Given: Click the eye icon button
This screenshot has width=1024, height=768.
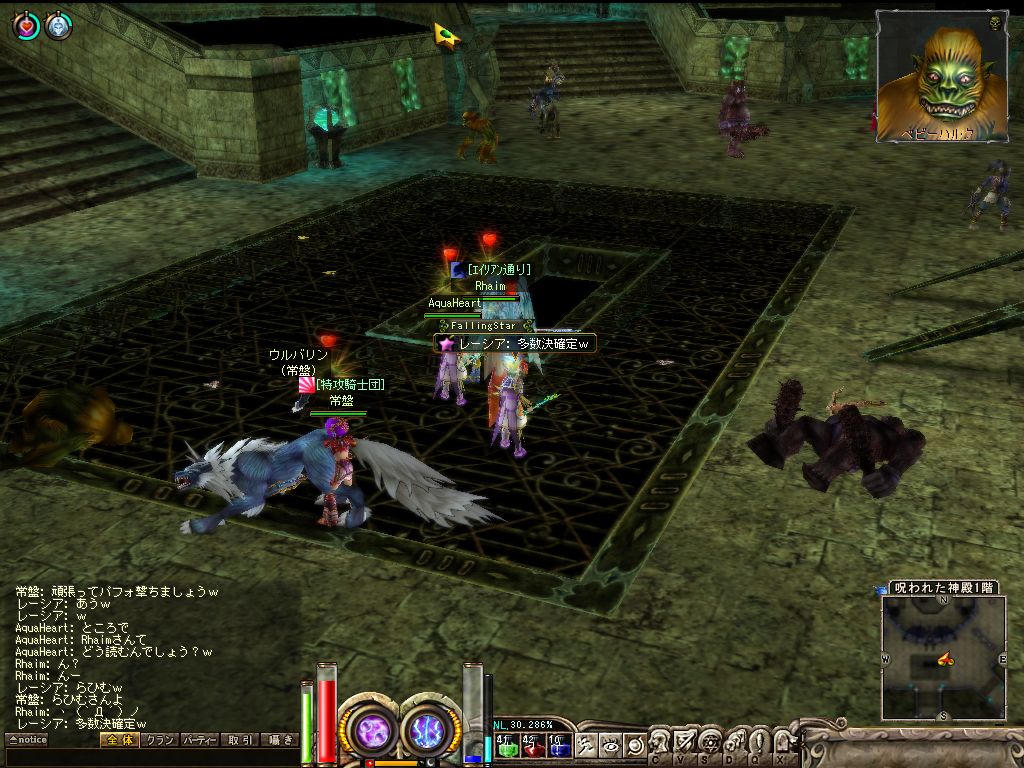Looking at the screenshot, I should point(610,744).
